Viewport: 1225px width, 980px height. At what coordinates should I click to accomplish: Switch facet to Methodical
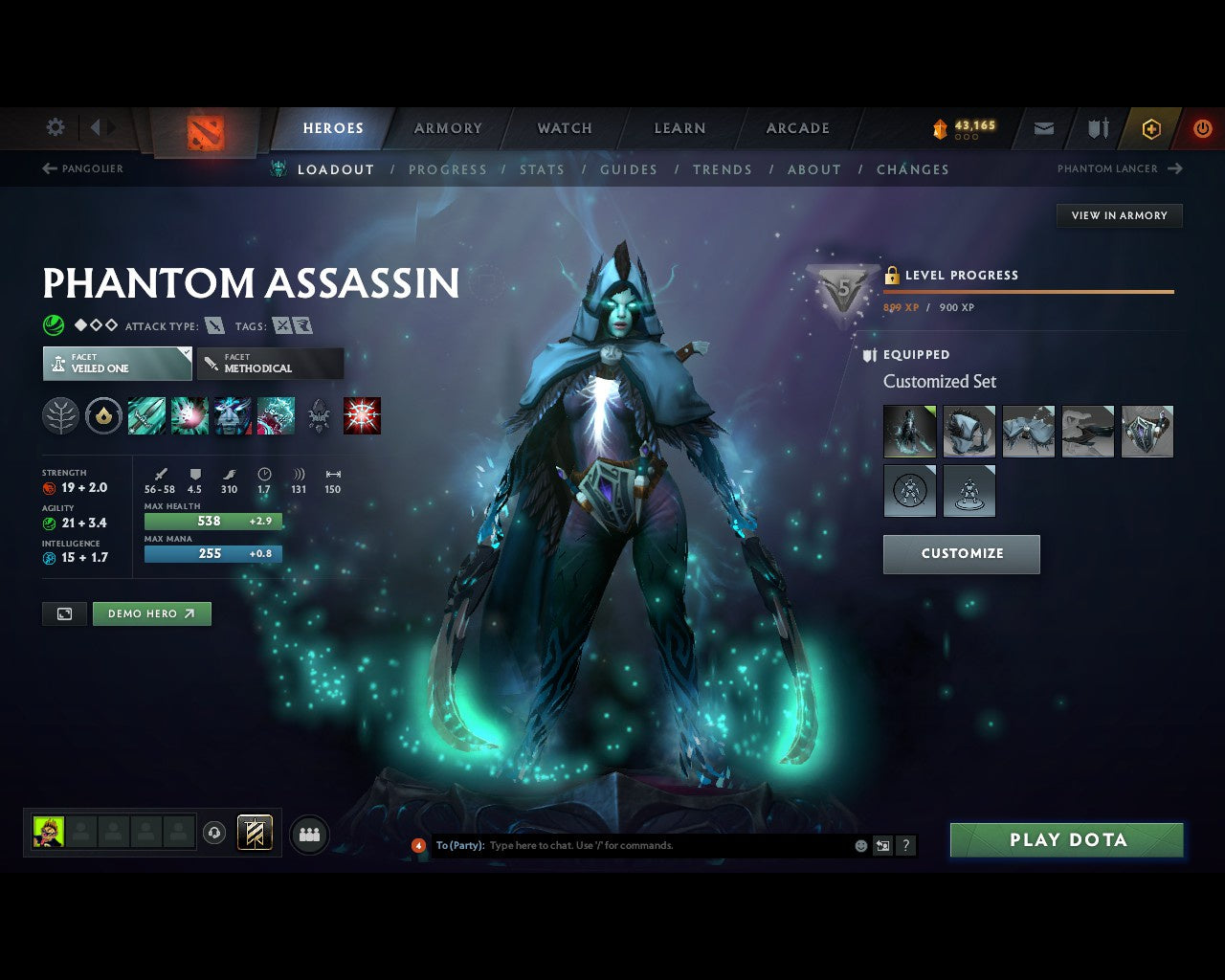click(270, 364)
